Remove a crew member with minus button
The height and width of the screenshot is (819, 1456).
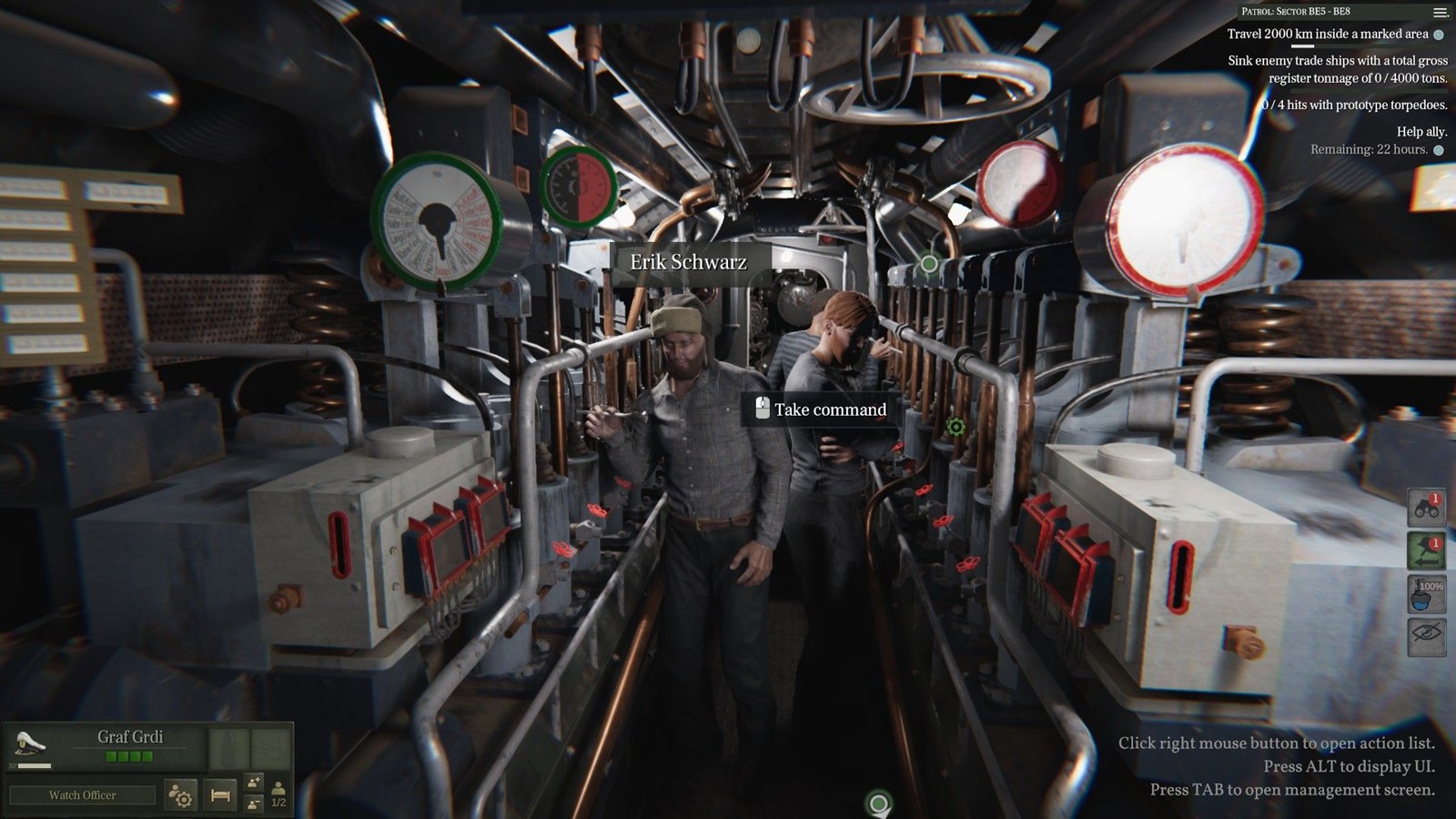point(254,804)
